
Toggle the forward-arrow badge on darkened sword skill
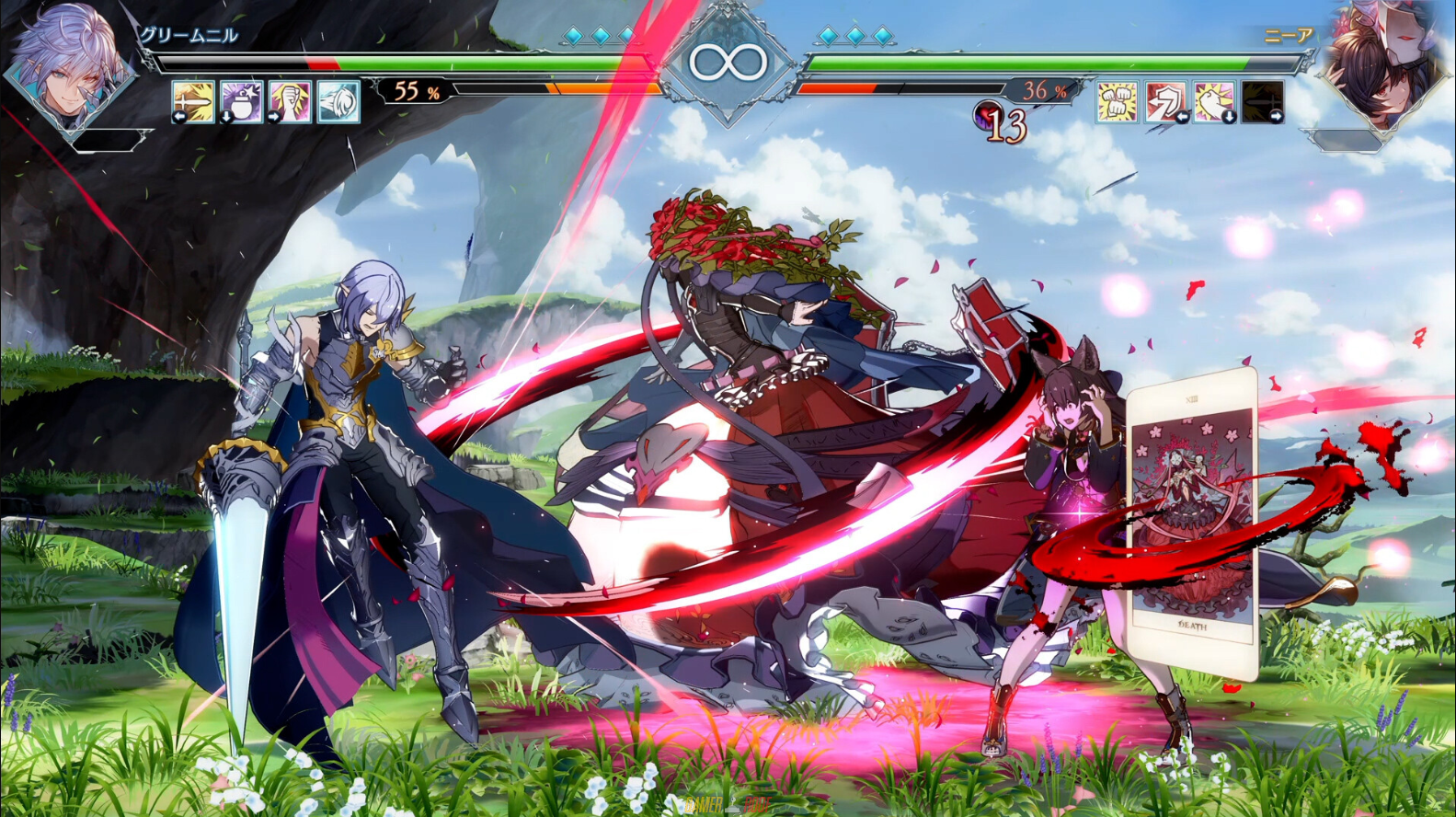(x=1278, y=116)
